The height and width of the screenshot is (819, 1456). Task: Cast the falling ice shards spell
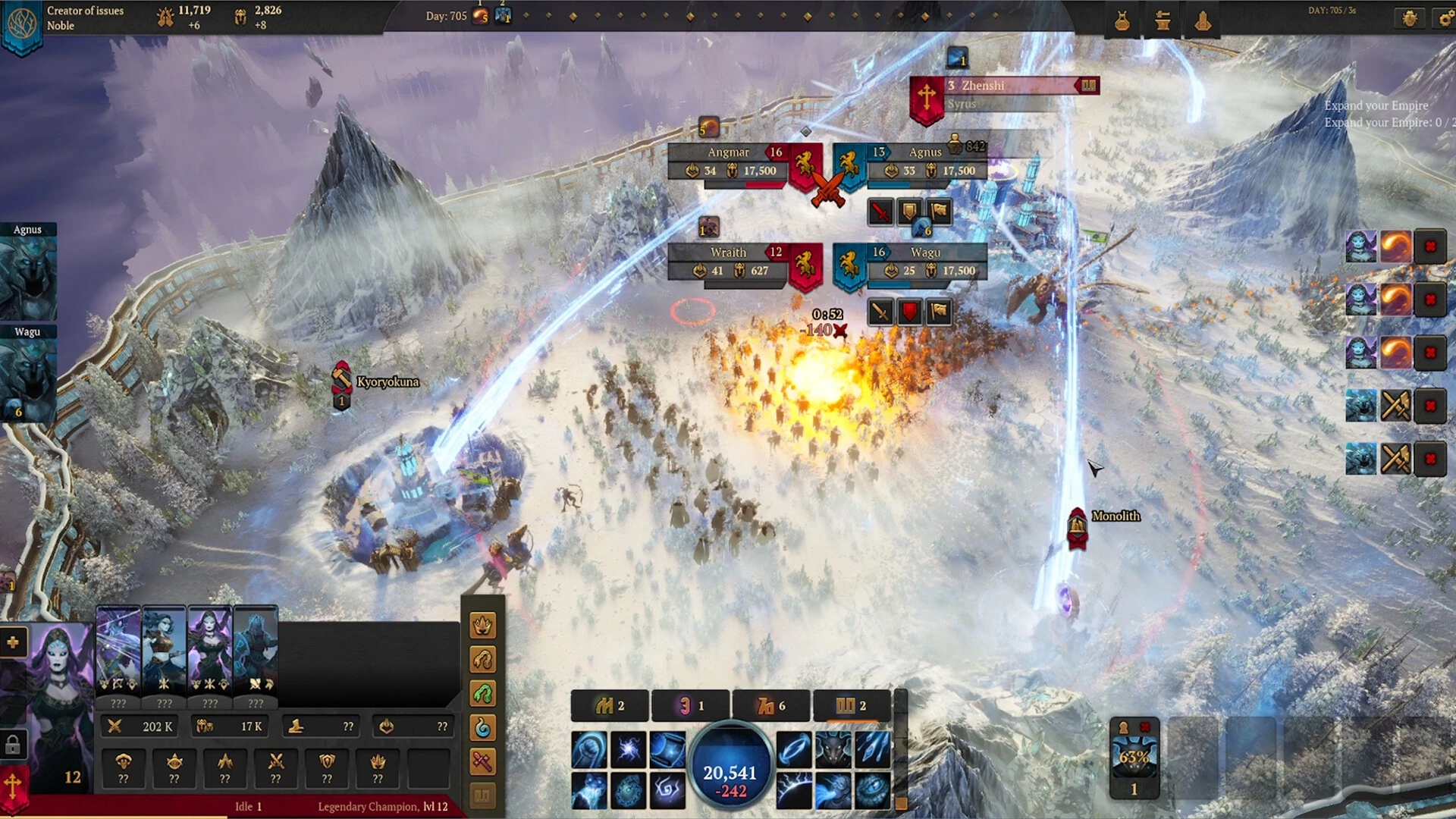point(873,750)
